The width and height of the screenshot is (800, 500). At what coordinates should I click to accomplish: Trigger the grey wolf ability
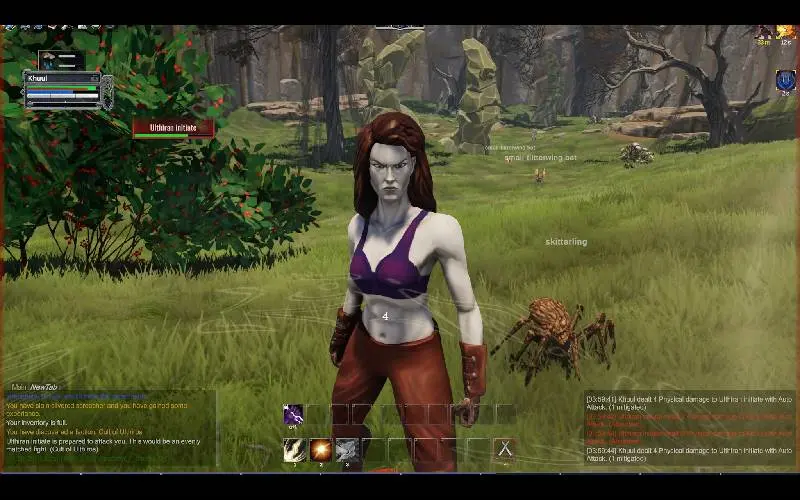point(346,449)
